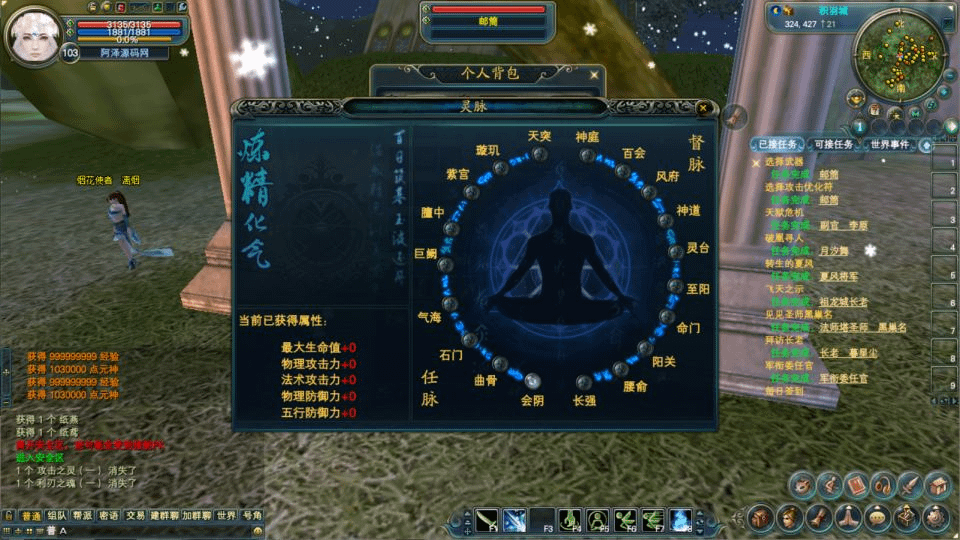The width and height of the screenshot is (960, 540).
Task: Open the 交易 trade chat channel
Action: click(136, 516)
